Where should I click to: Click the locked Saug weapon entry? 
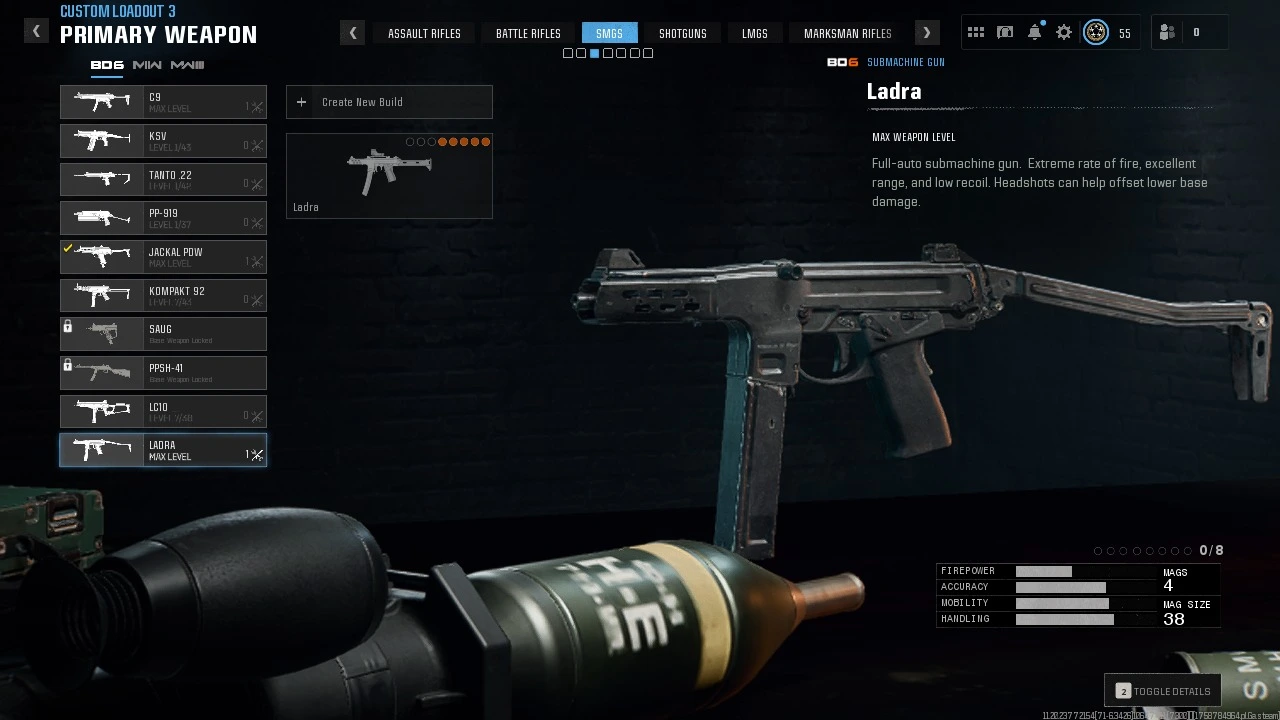(163, 334)
